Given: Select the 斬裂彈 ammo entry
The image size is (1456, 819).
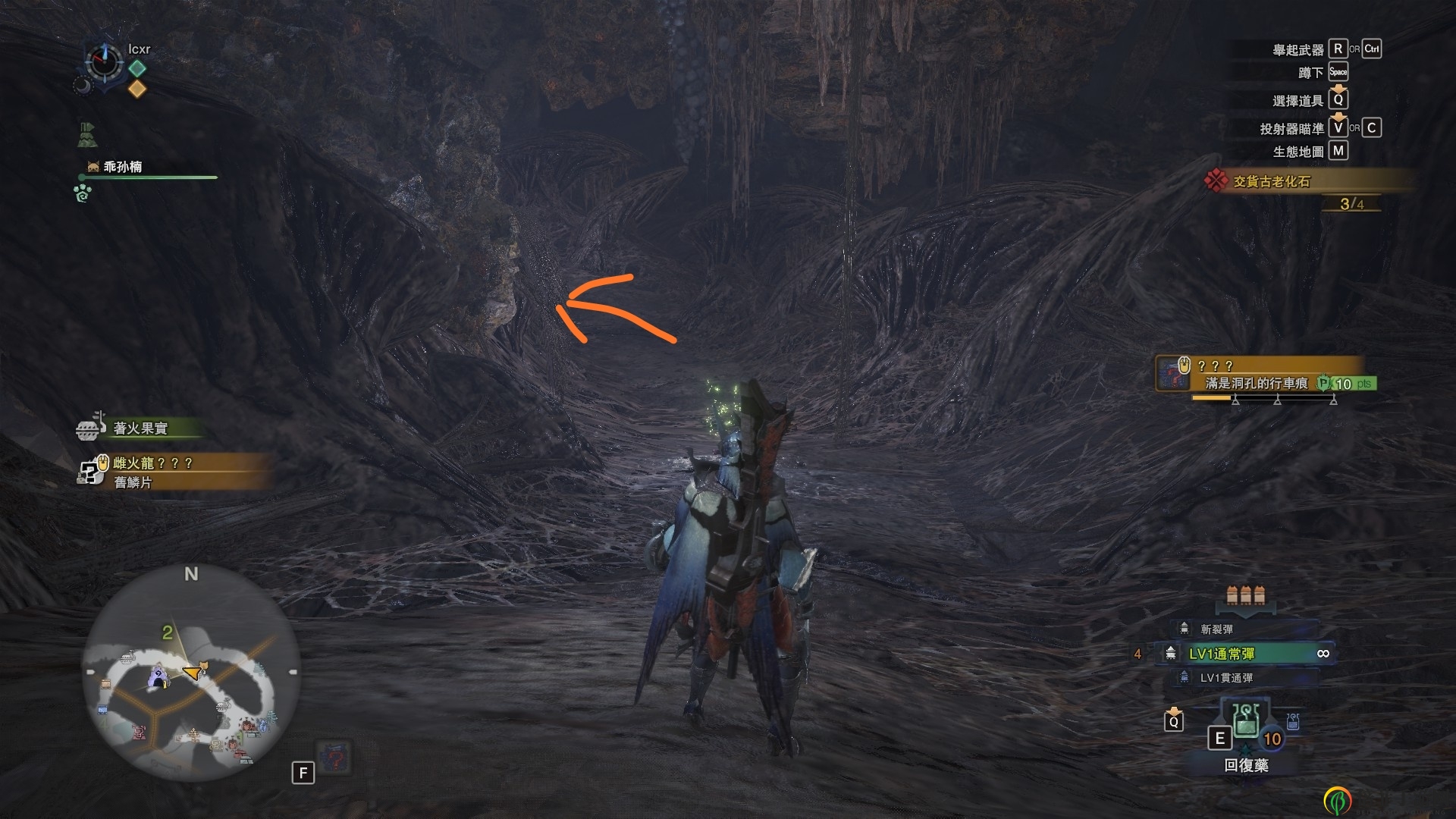Looking at the screenshot, I should click(x=1216, y=629).
